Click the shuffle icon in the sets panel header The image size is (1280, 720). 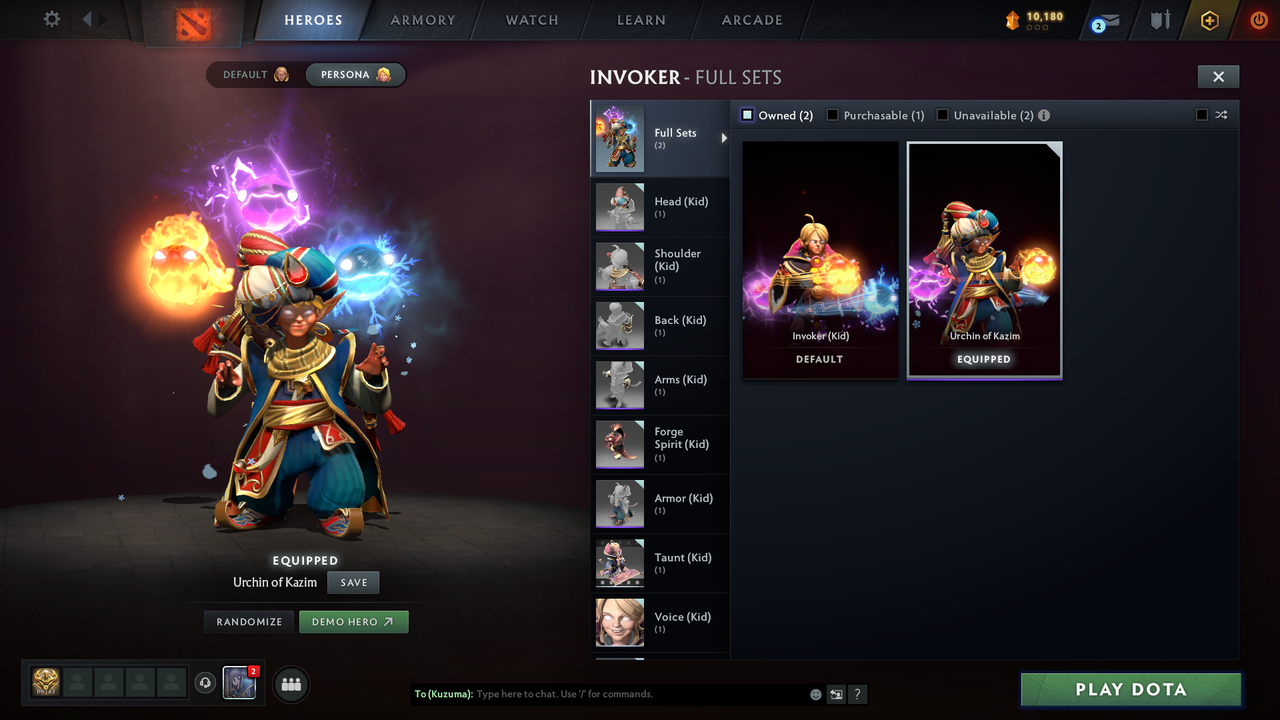[x=1220, y=115]
